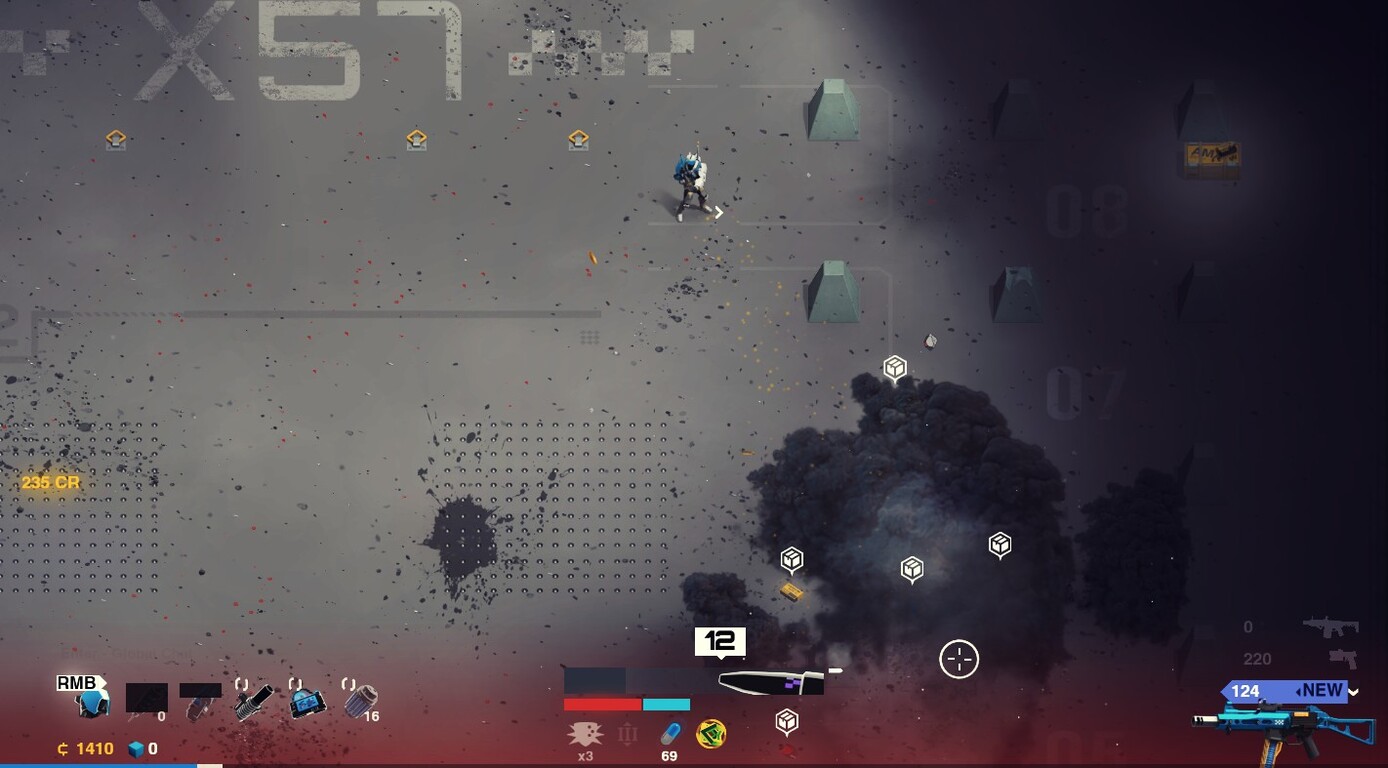
Task: Click the blue pill icon showing 69
Action: pos(671,733)
